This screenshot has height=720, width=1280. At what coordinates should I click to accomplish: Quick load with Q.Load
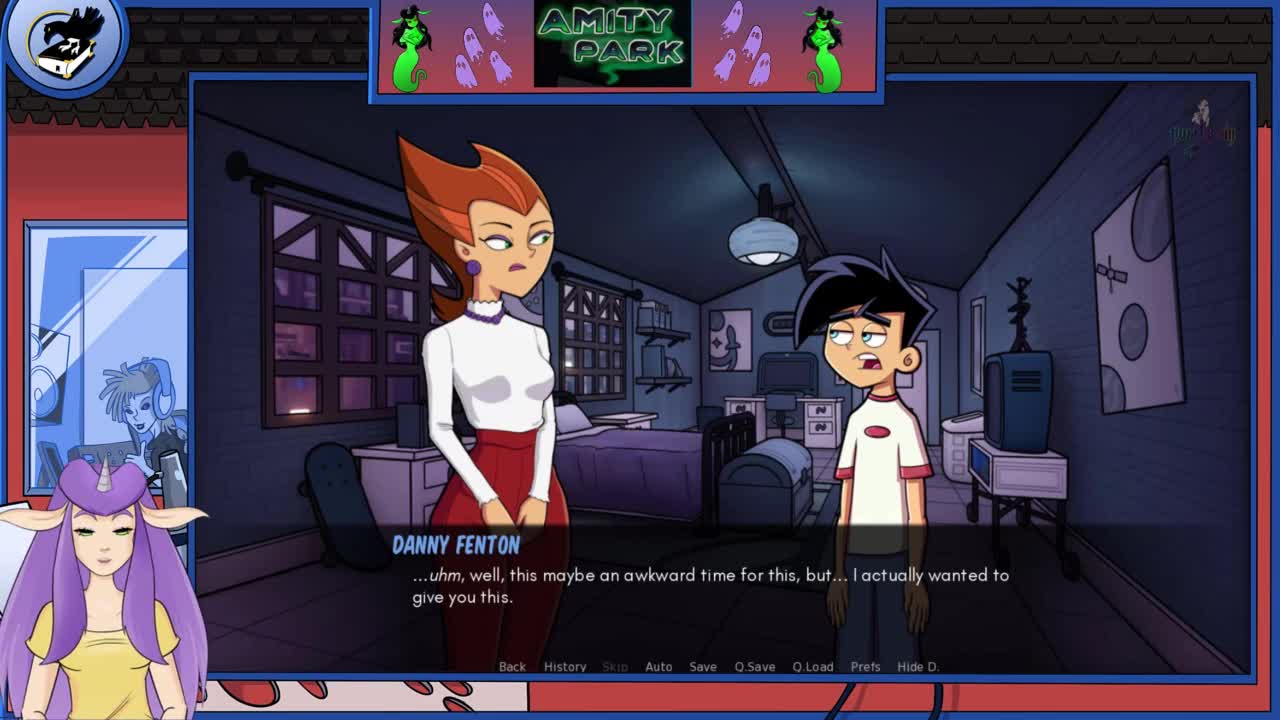813,667
